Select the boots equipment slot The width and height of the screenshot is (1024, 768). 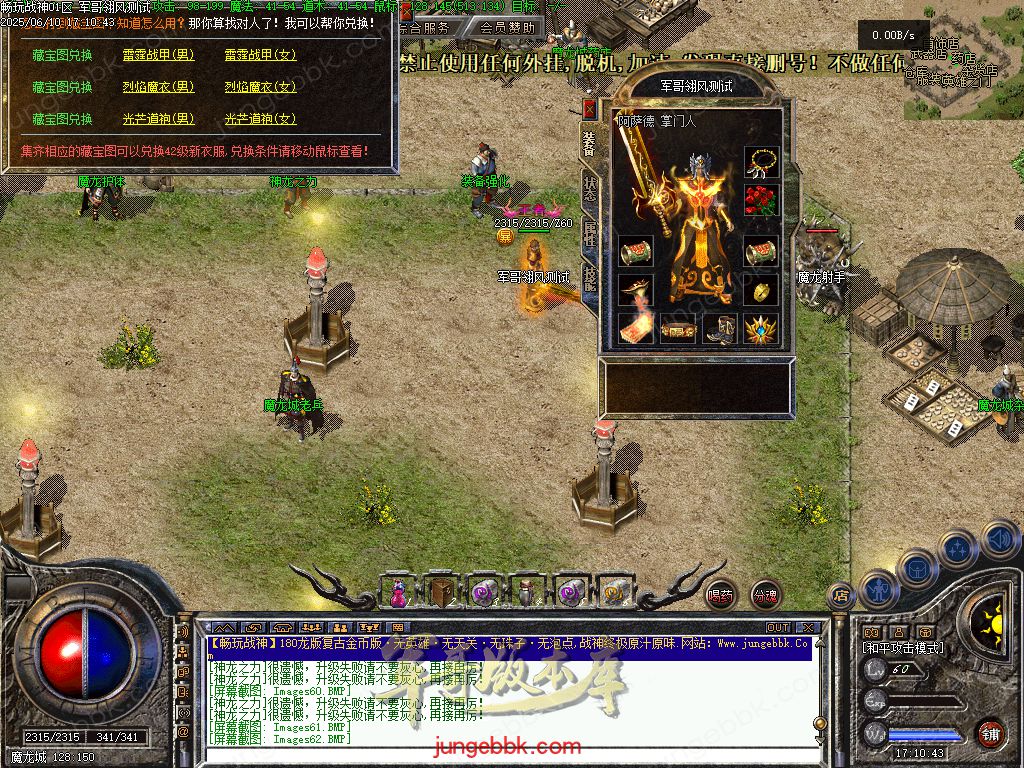pyautogui.click(x=719, y=327)
